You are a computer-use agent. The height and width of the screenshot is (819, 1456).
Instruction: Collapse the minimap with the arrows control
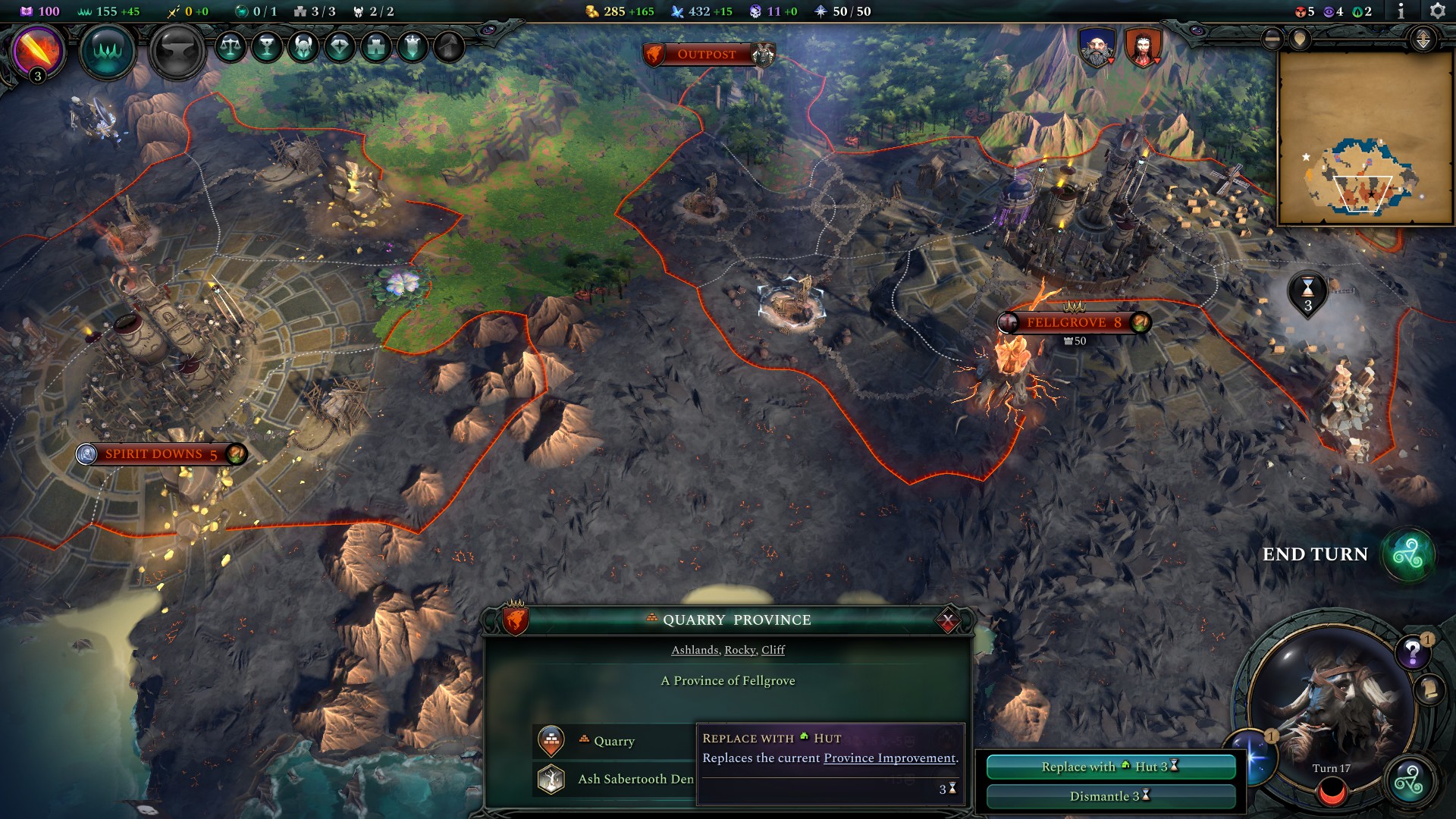(1423, 38)
